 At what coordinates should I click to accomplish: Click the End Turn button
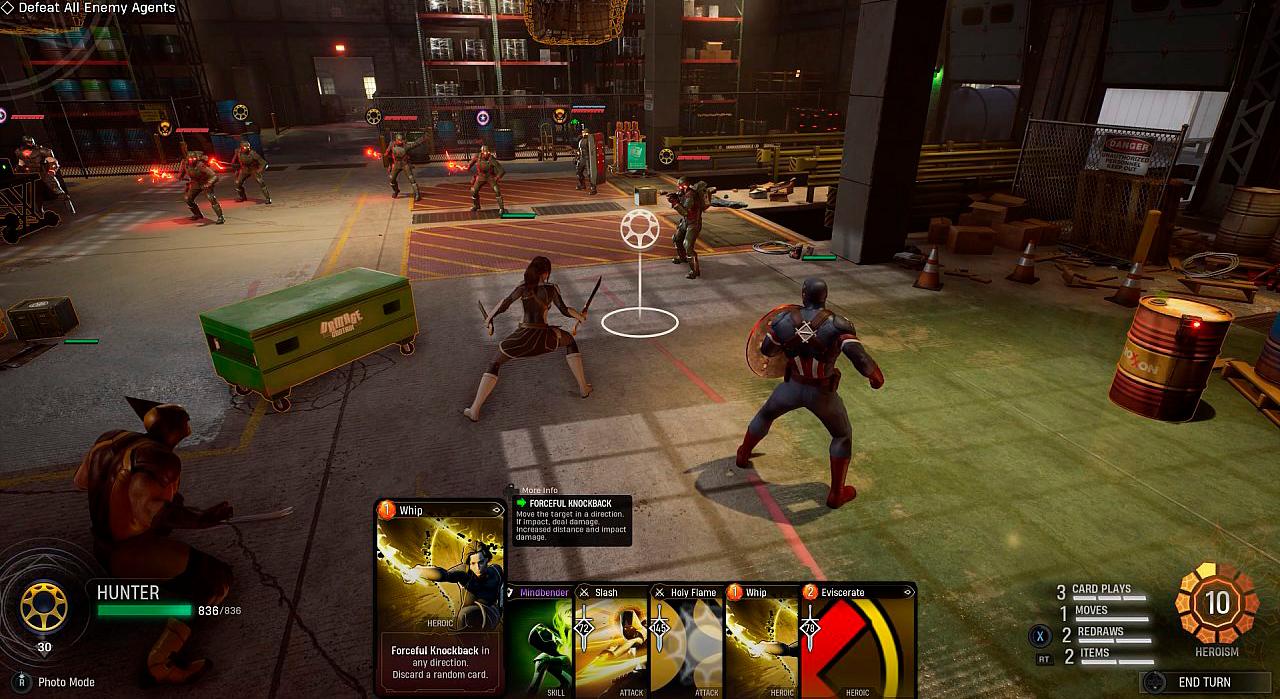click(1203, 682)
